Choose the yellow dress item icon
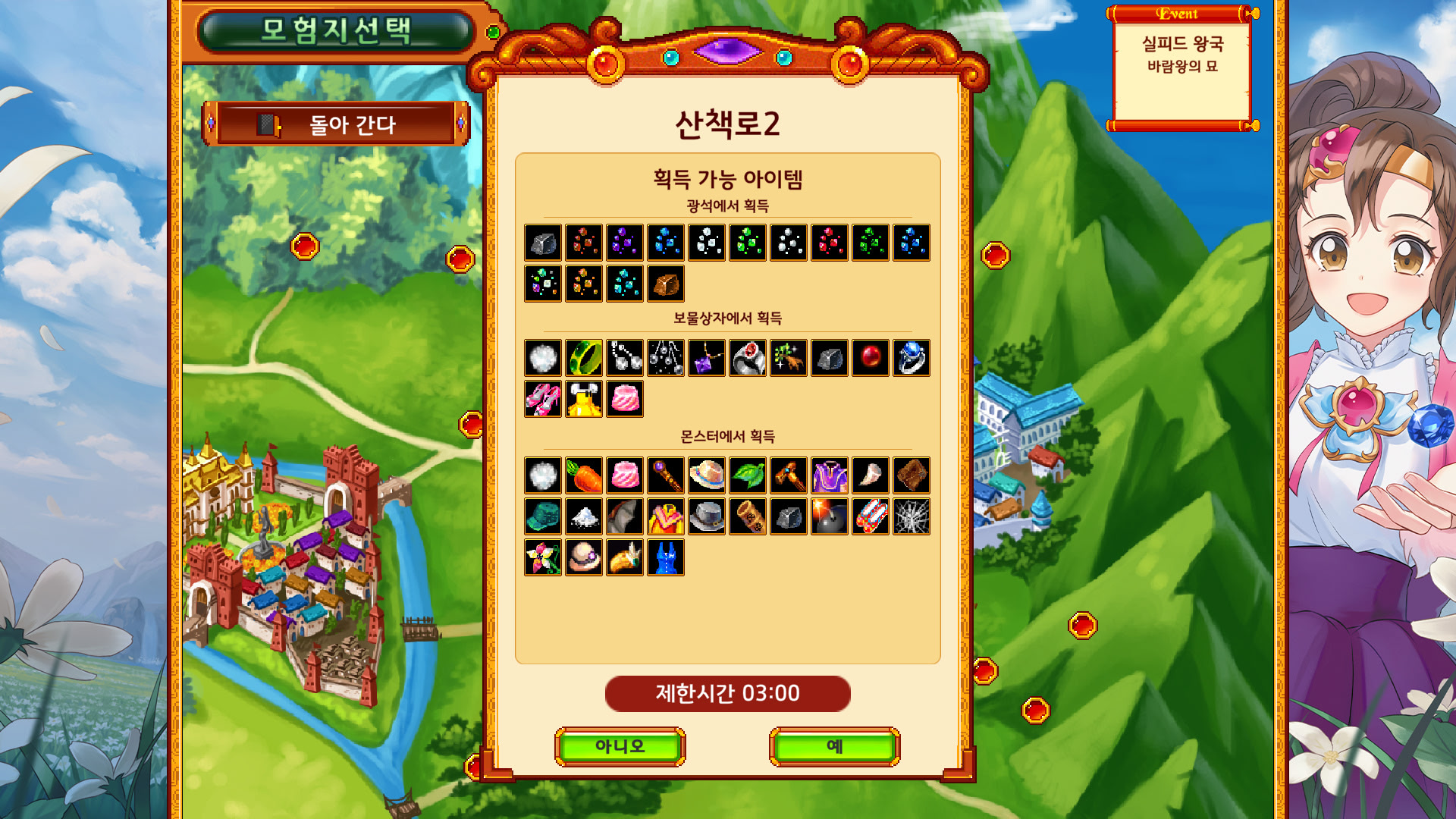This screenshot has height=819, width=1456. pyautogui.click(x=584, y=399)
